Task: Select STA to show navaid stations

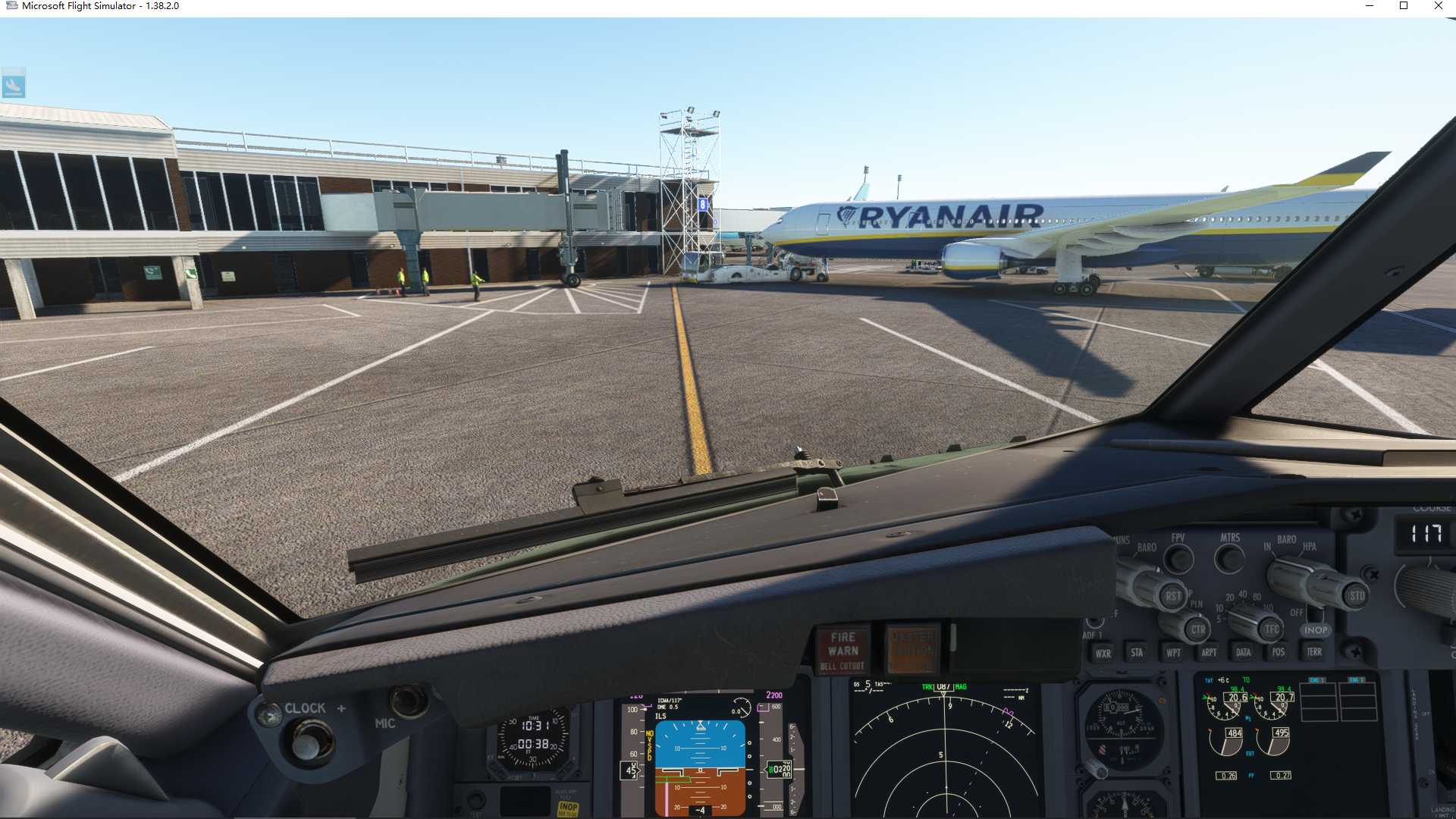Action: coord(1137,653)
